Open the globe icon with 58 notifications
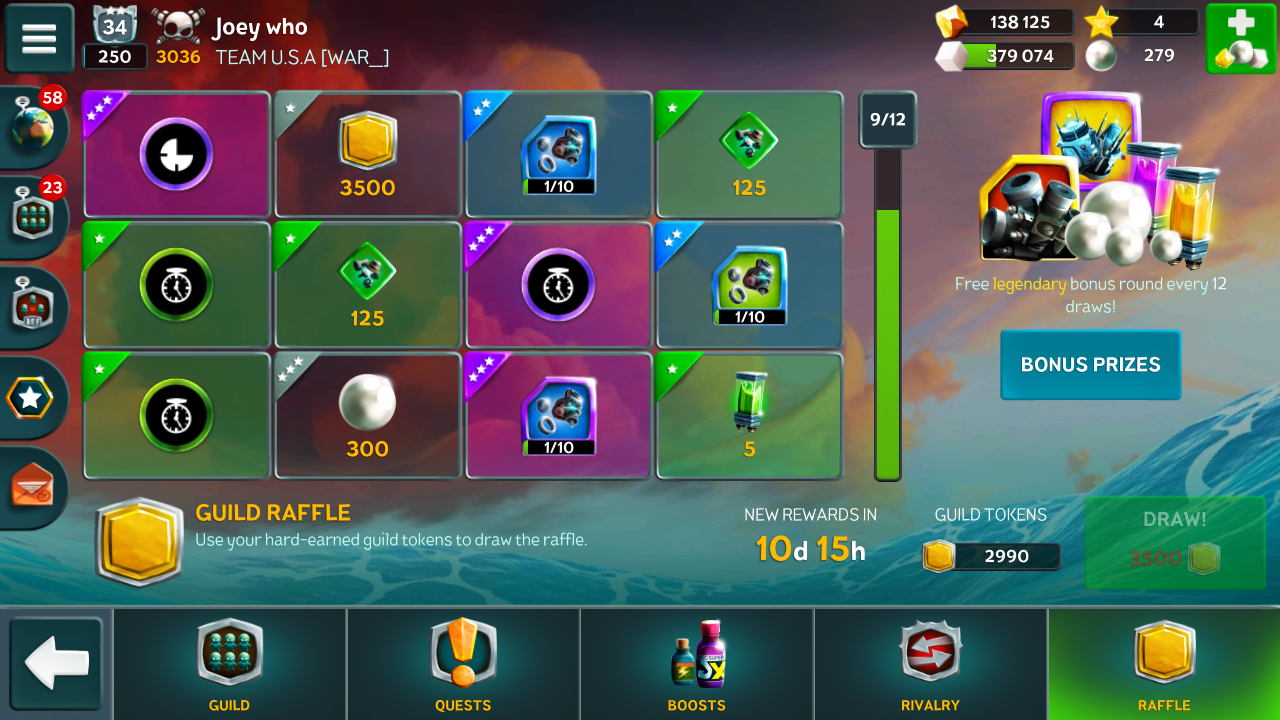 point(32,128)
